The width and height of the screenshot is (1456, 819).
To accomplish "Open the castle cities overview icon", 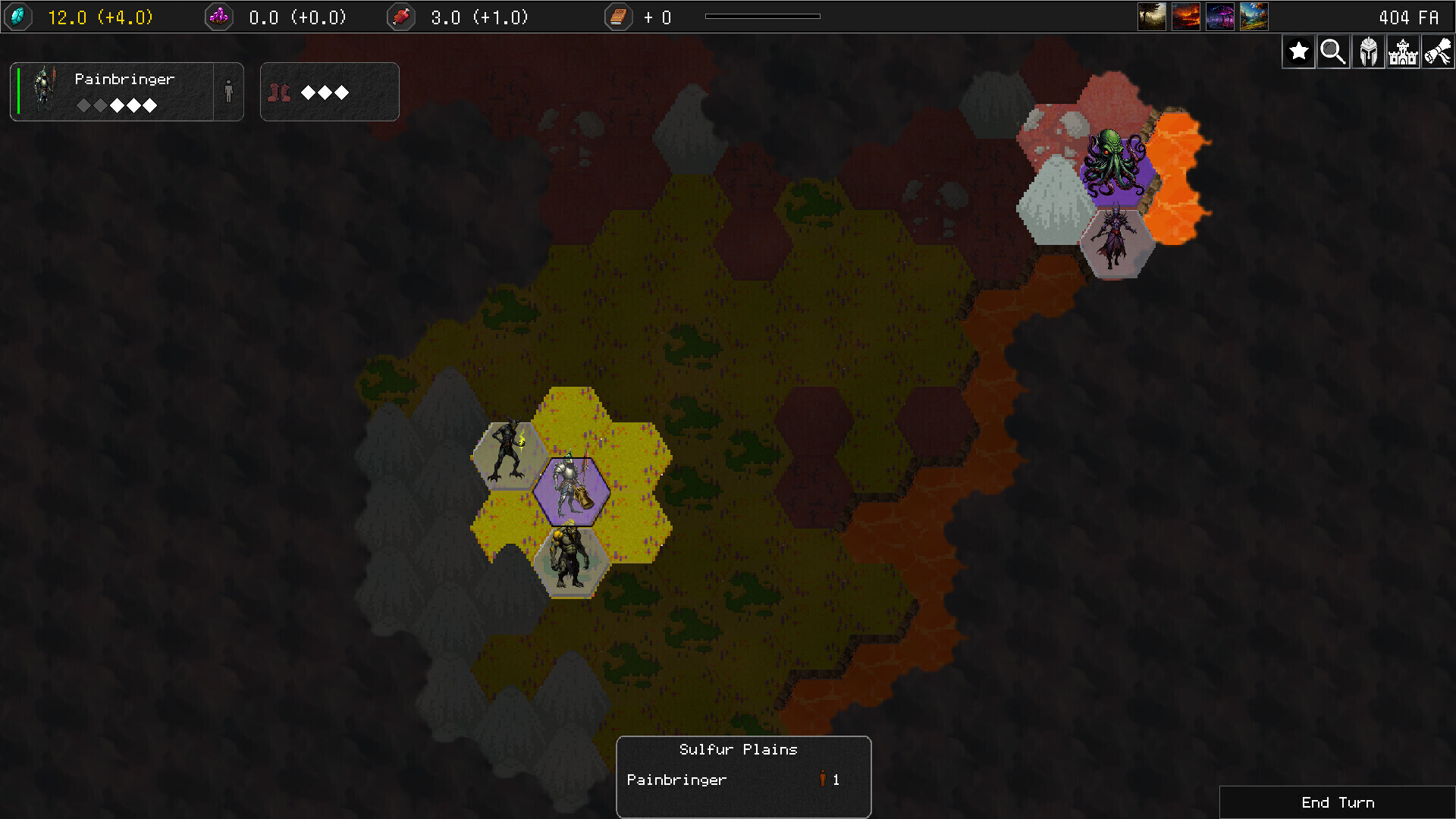I will (1404, 52).
